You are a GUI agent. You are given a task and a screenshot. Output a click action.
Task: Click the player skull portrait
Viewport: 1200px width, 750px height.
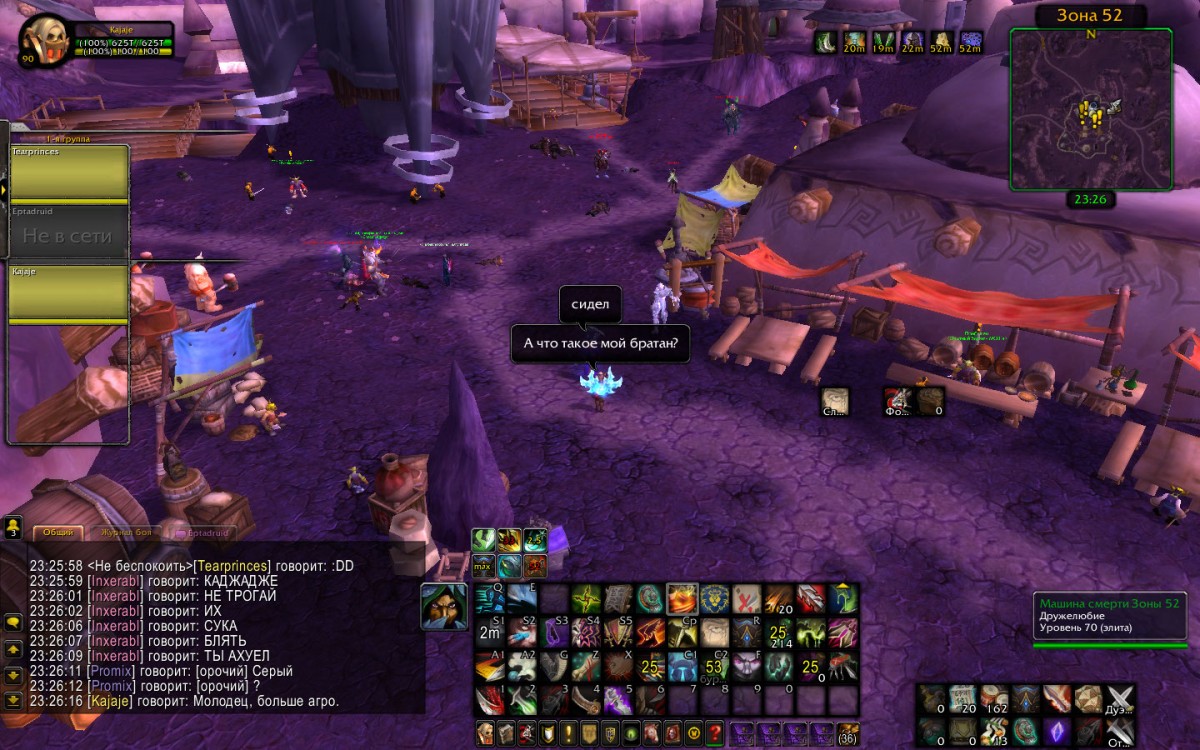click(x=44, y=42)
